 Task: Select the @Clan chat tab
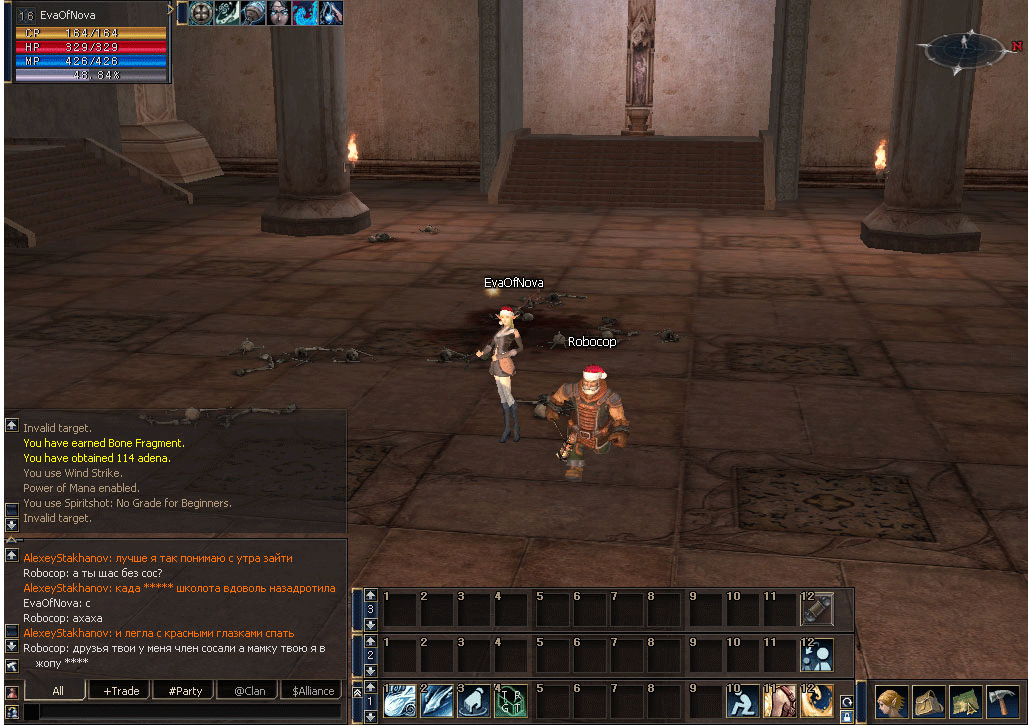pos(249,690)
